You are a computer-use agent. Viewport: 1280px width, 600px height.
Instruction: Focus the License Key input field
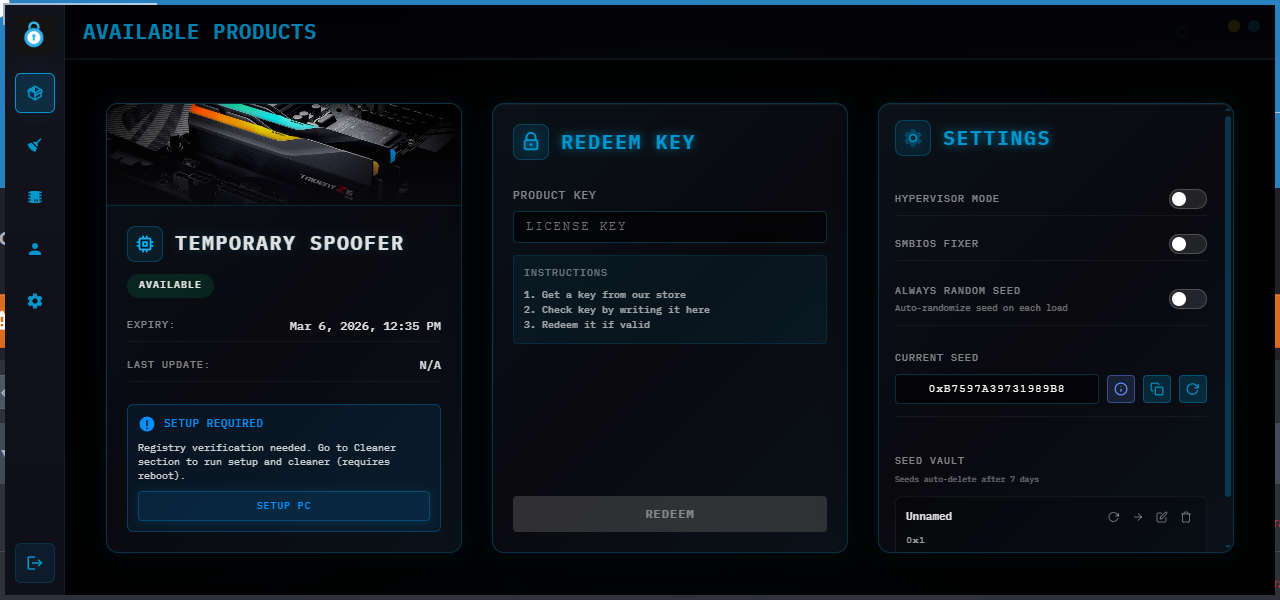pos(670,227)
